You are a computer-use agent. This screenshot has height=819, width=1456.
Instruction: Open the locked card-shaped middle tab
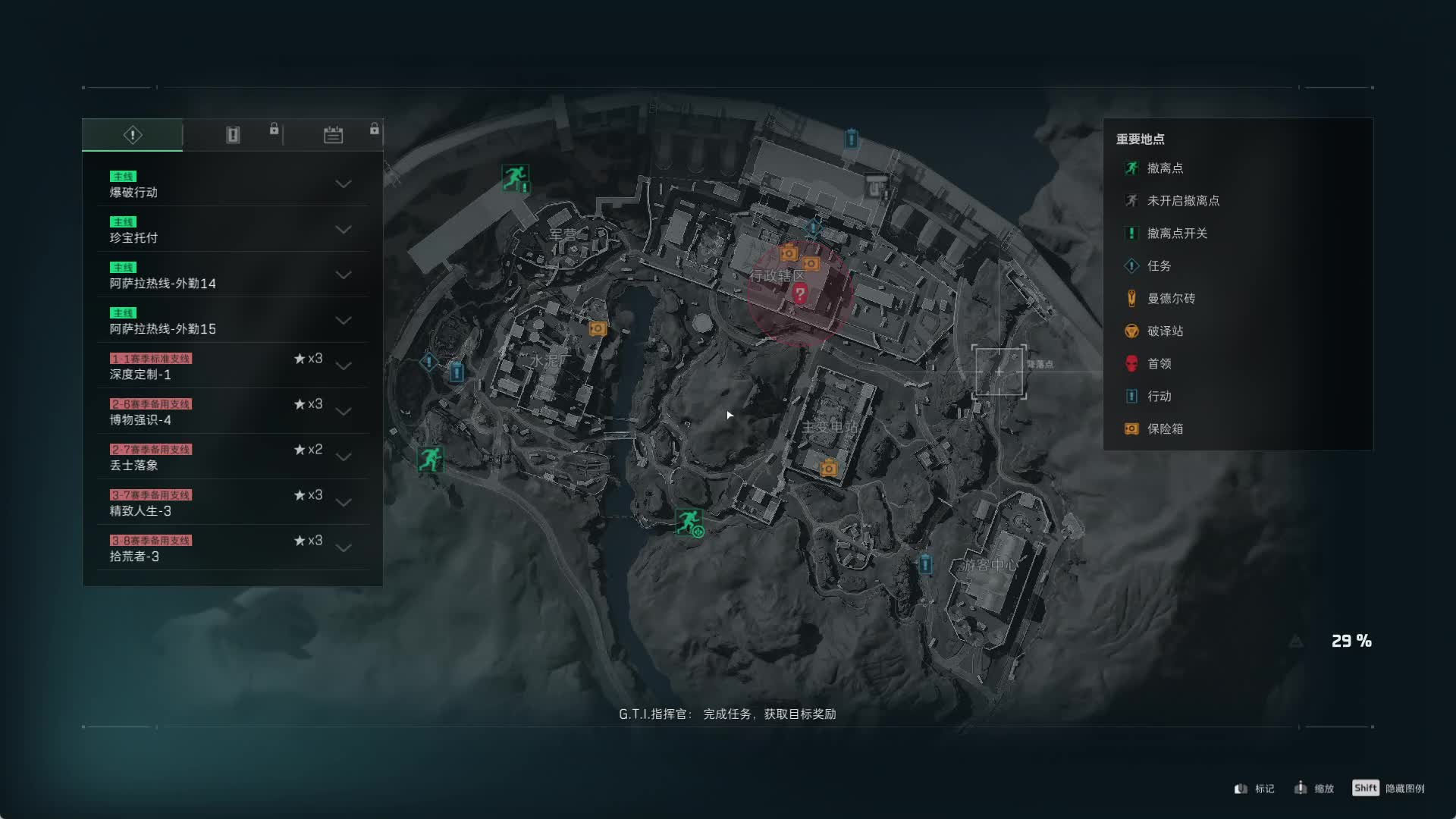click(x=233, y=135)
